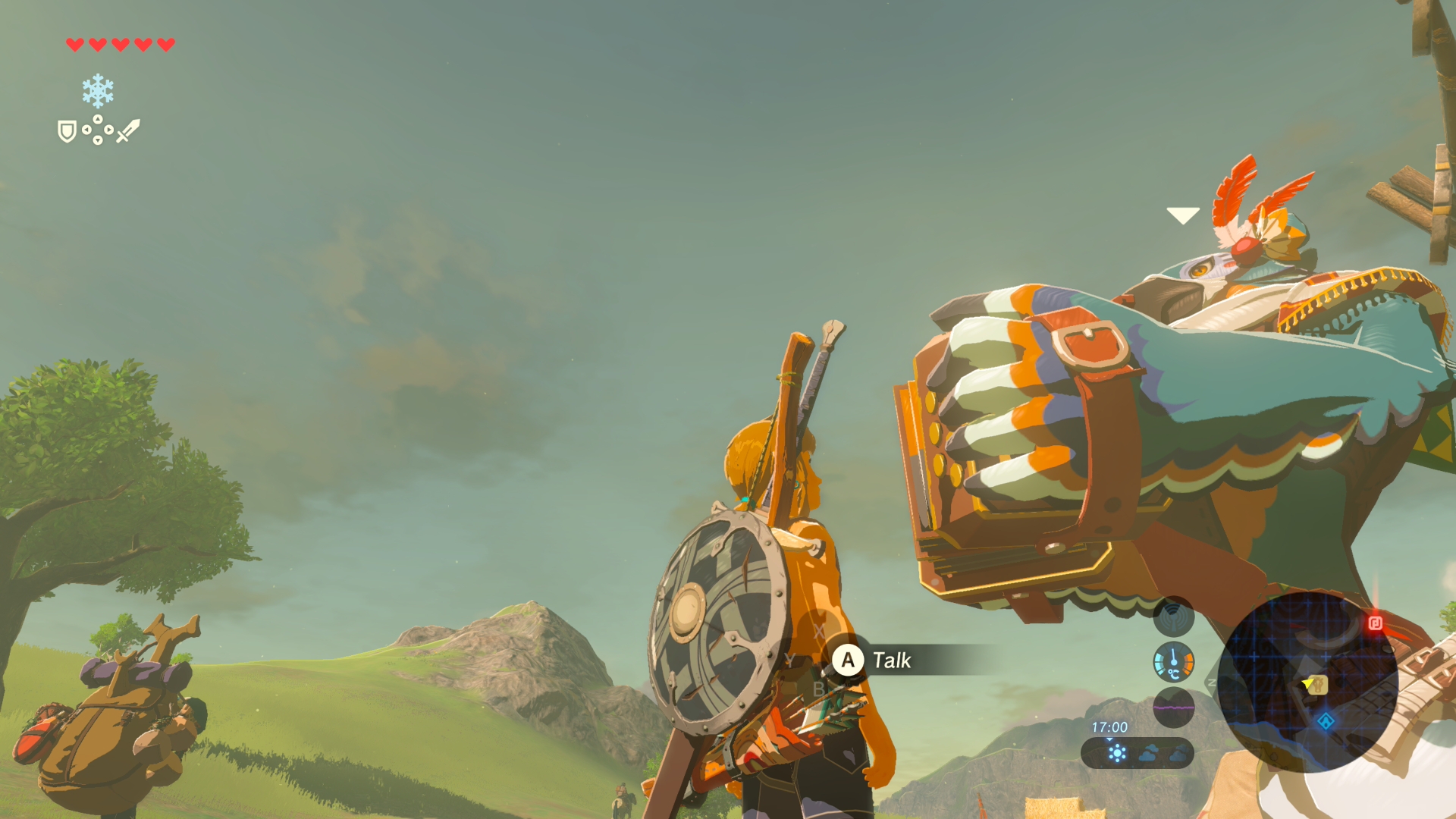1456x819 pixels.
Task: Click the red shrine marker on minimap
Action: [x=1375, y=623]
